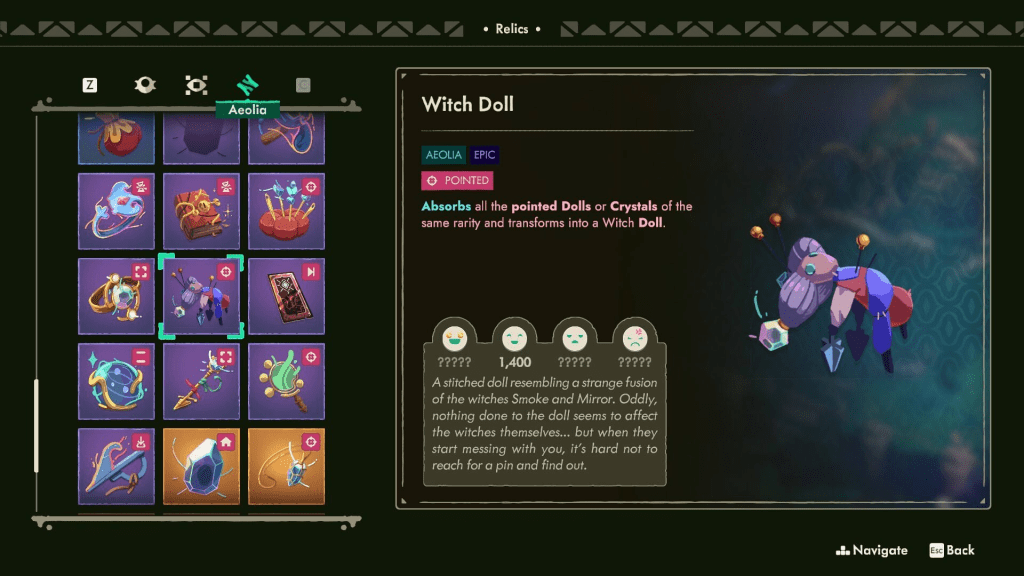Screen dimensions: 1024x576
Task: Select the dark tarot card relic
Action: coord(286,297)
